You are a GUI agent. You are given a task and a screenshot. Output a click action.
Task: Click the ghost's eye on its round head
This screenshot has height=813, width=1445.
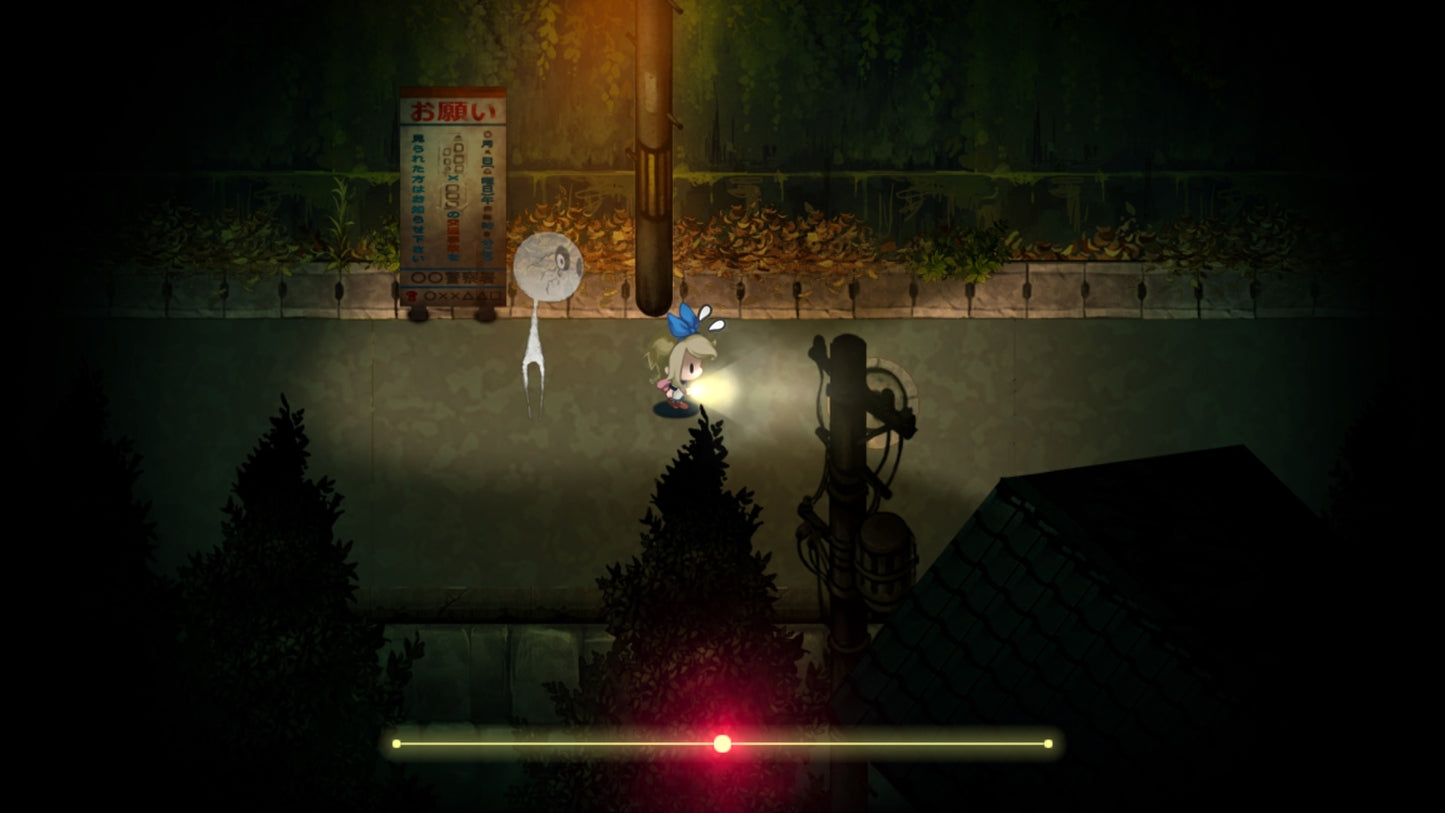pos(560,257)
